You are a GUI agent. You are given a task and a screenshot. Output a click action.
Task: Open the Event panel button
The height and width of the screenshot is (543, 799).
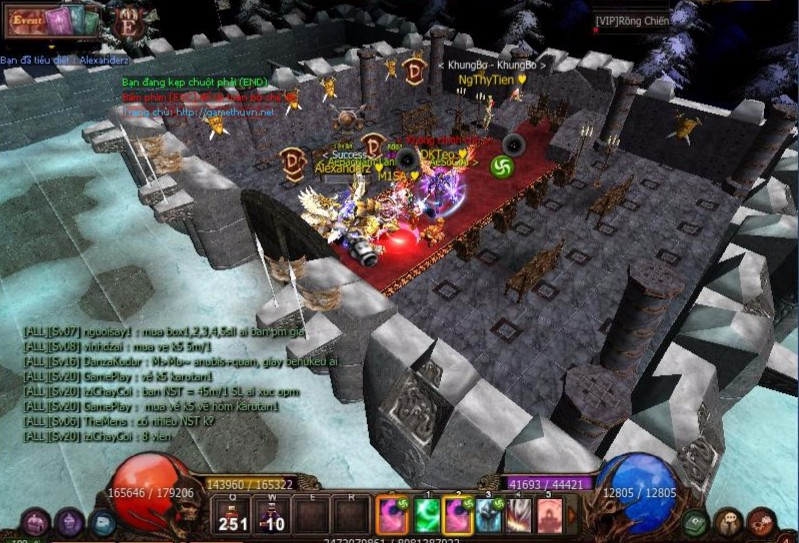click(26, 20)
